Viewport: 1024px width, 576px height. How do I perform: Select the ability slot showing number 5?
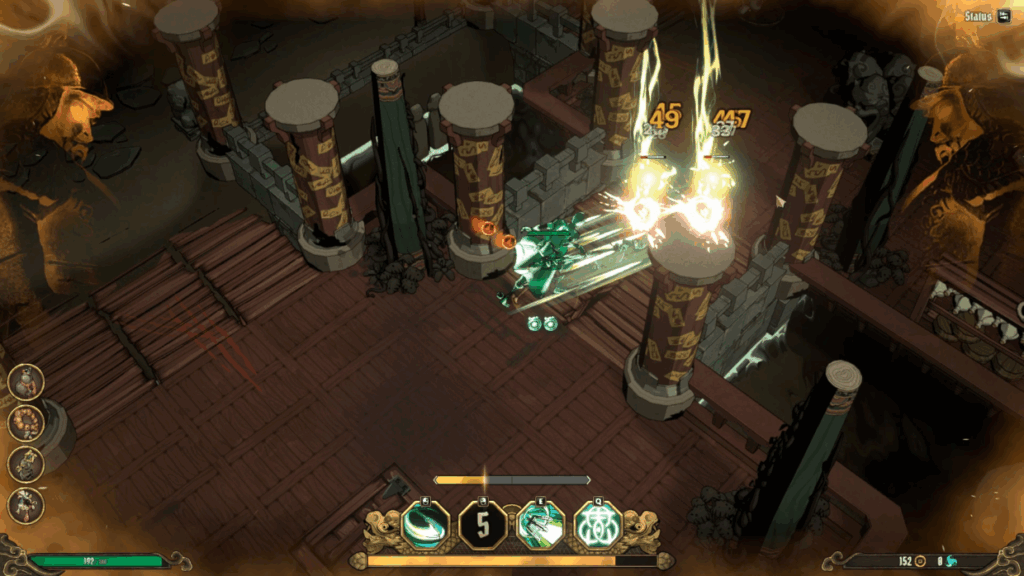[x=482, y=525]
